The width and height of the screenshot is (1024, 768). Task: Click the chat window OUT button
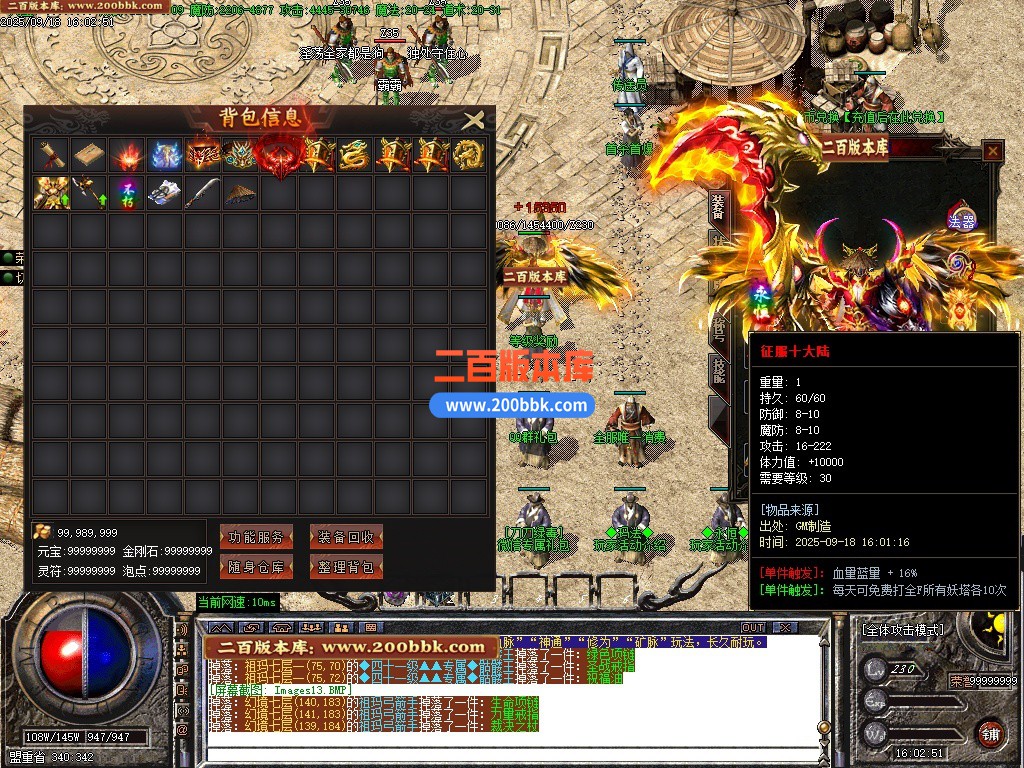click(x=753, y=627)
